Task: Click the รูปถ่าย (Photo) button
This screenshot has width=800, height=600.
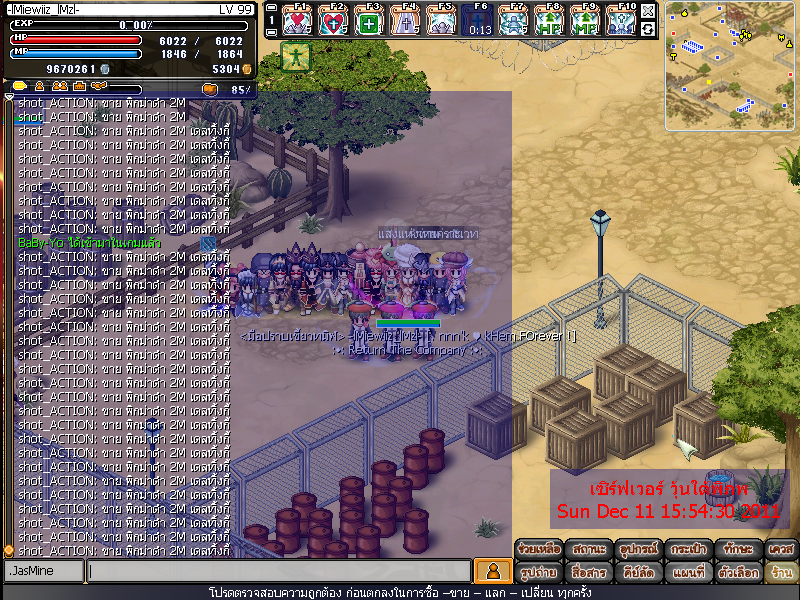Action: (539, 573)
